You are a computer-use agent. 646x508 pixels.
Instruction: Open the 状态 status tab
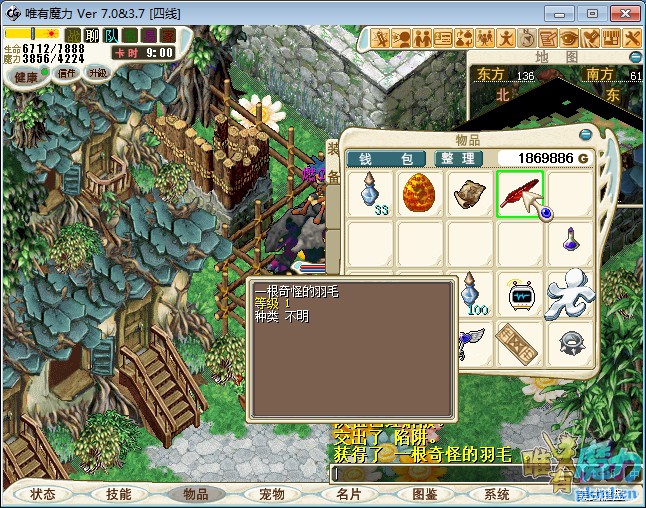(x=43, y=494)
